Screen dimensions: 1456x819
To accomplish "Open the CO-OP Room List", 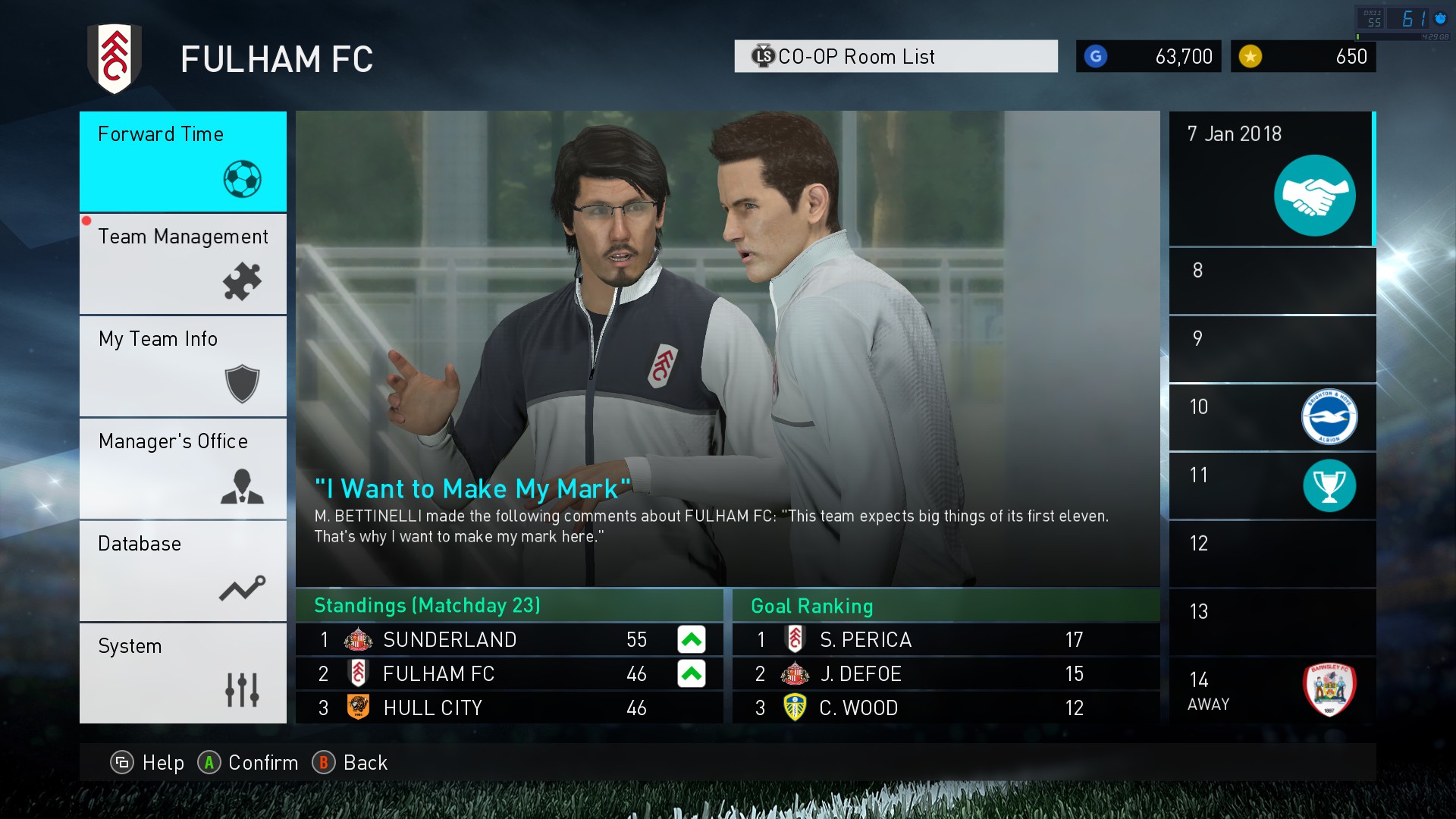I will click(896, 57).
